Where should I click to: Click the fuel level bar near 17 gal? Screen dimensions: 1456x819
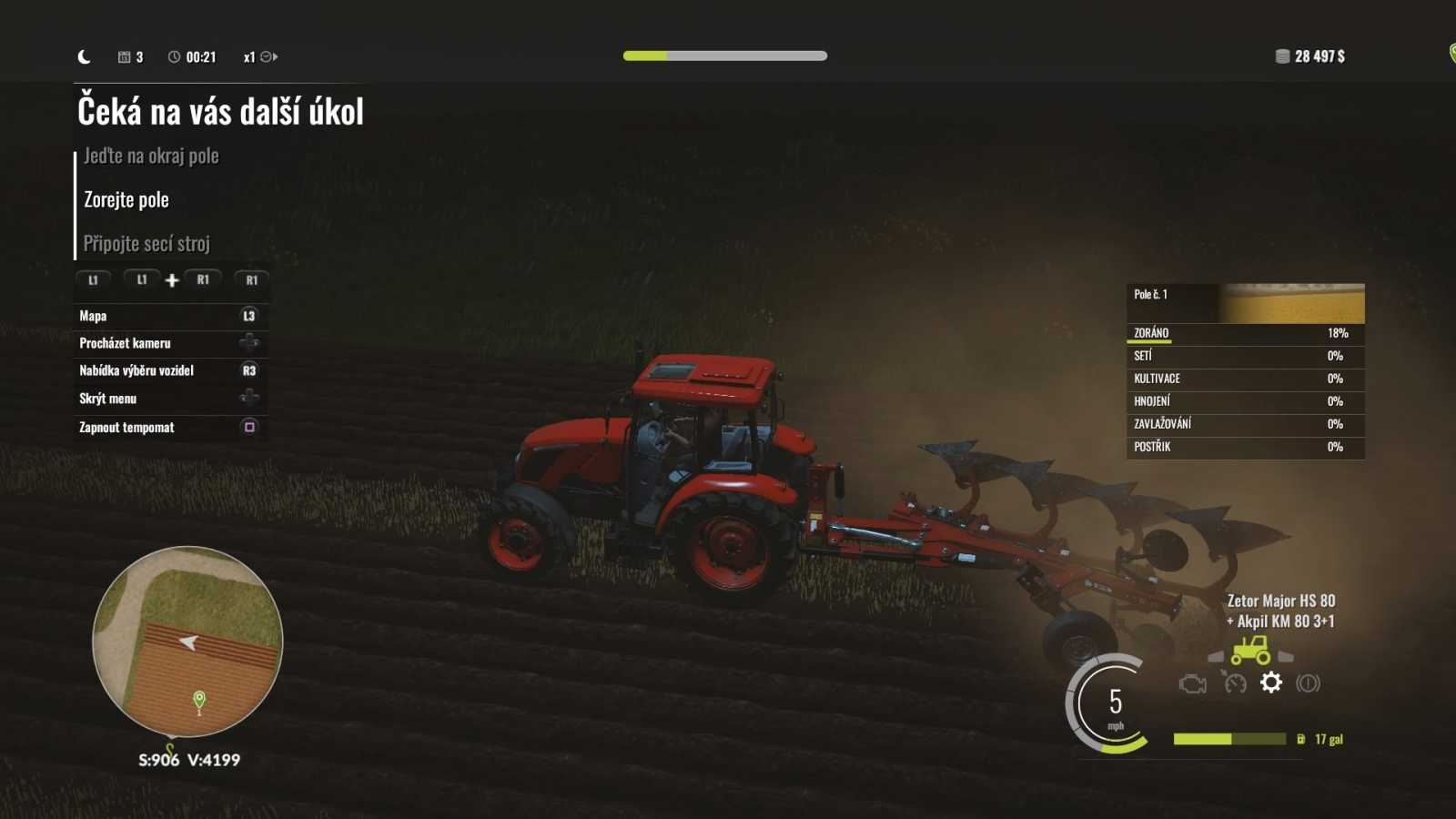click(x=1228, y=739)
